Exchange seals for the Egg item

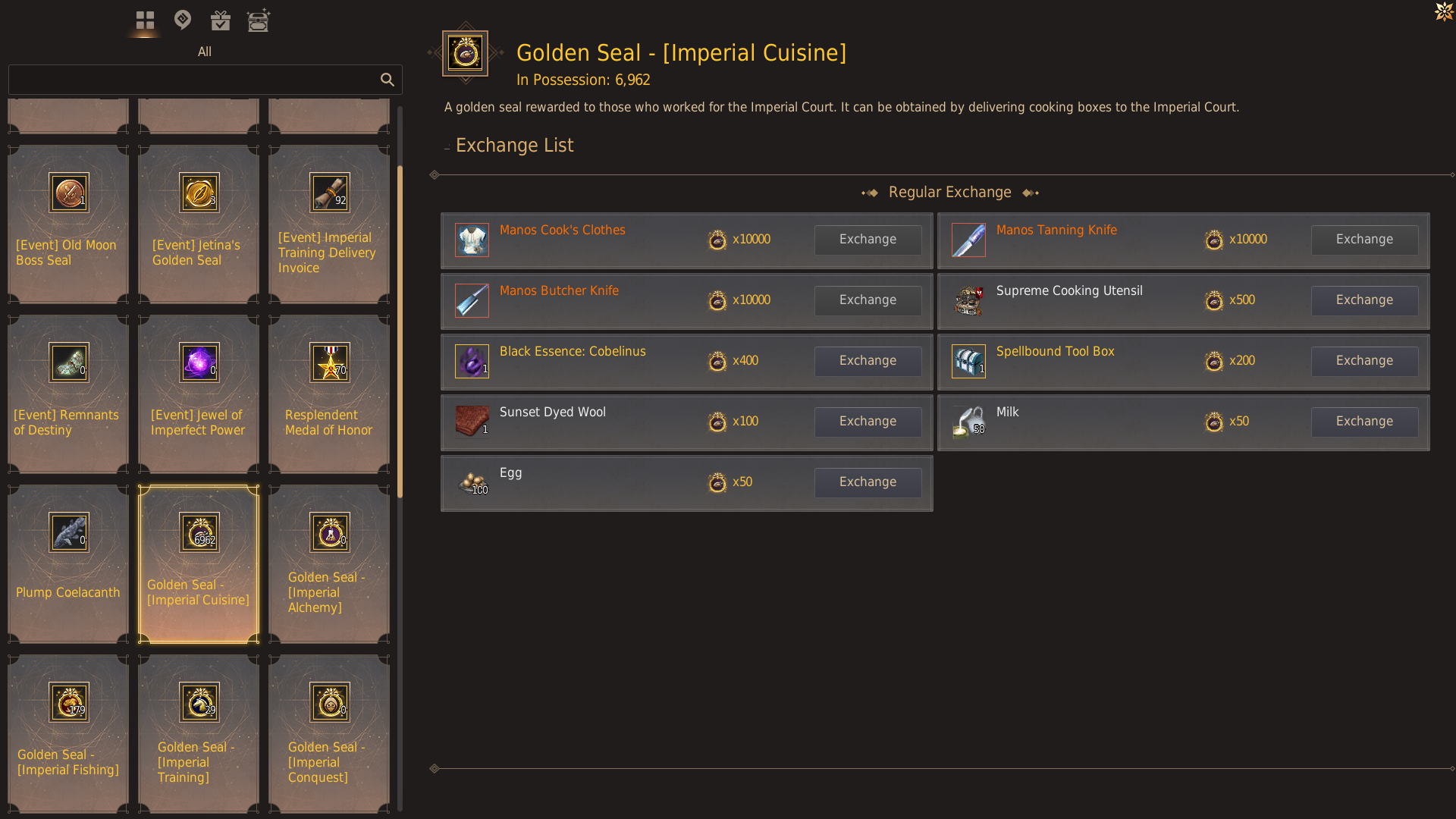[868, 482]
